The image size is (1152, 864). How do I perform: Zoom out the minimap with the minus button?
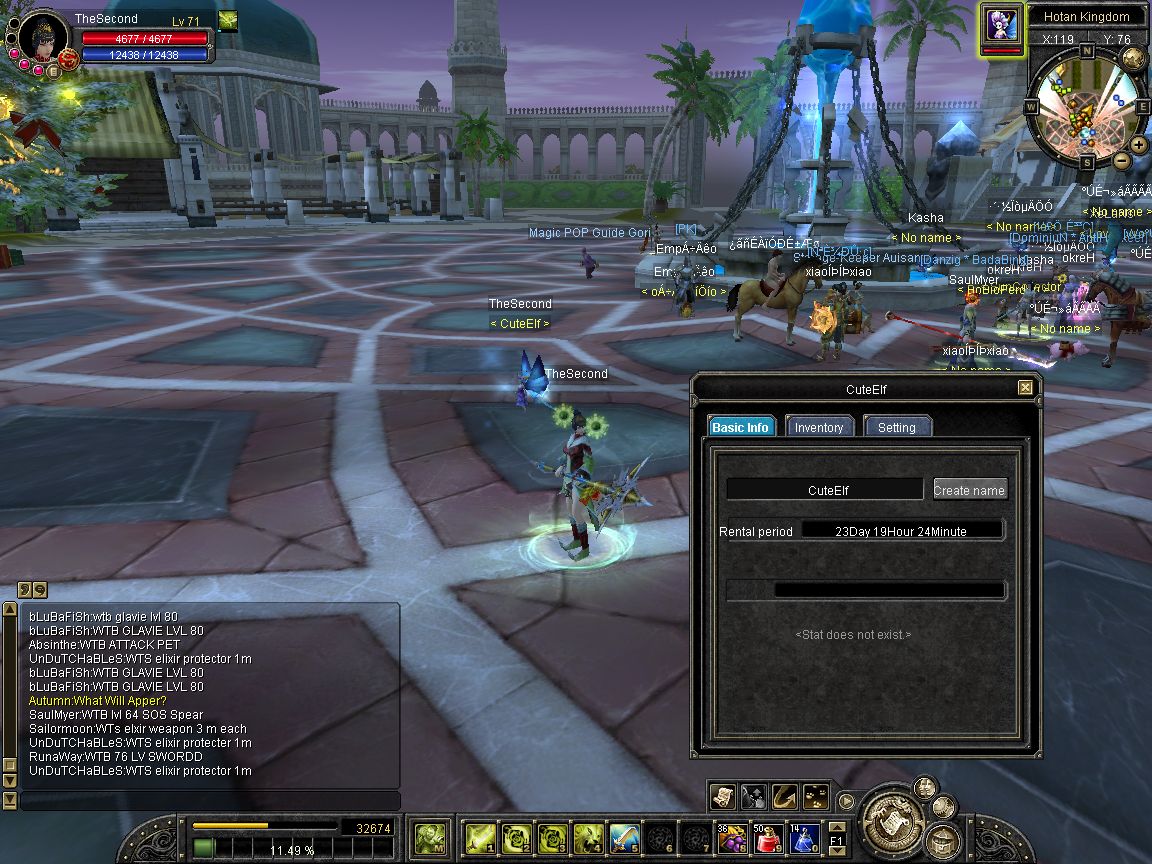click(1121, 160)
